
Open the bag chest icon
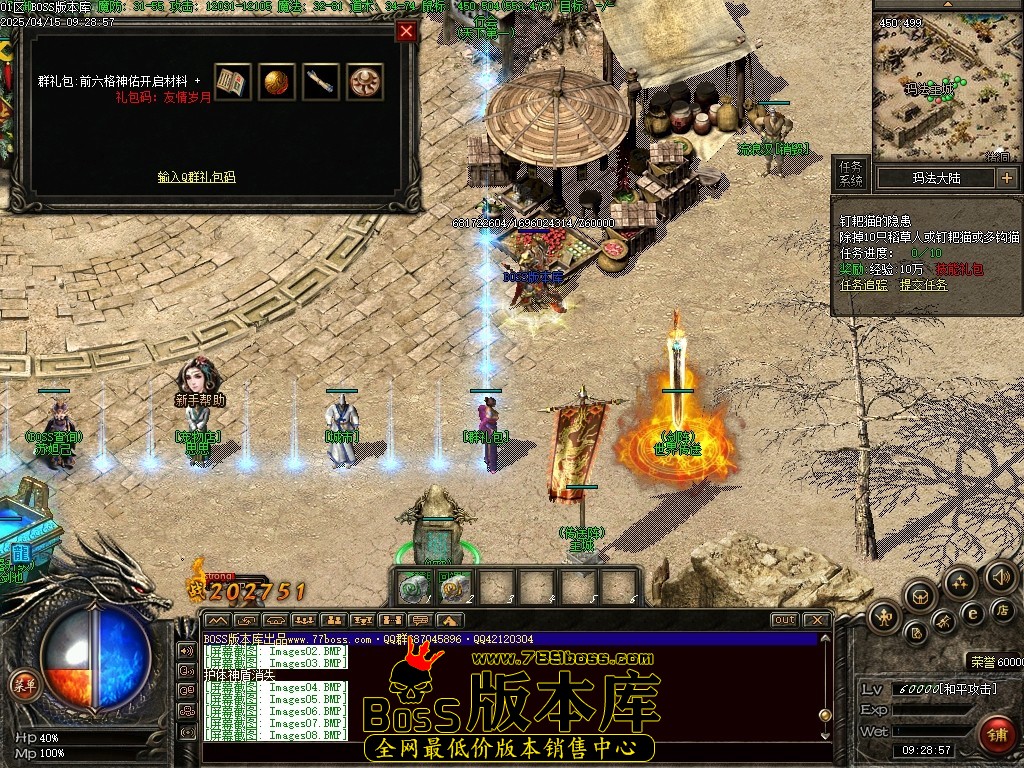coord(919,597)
